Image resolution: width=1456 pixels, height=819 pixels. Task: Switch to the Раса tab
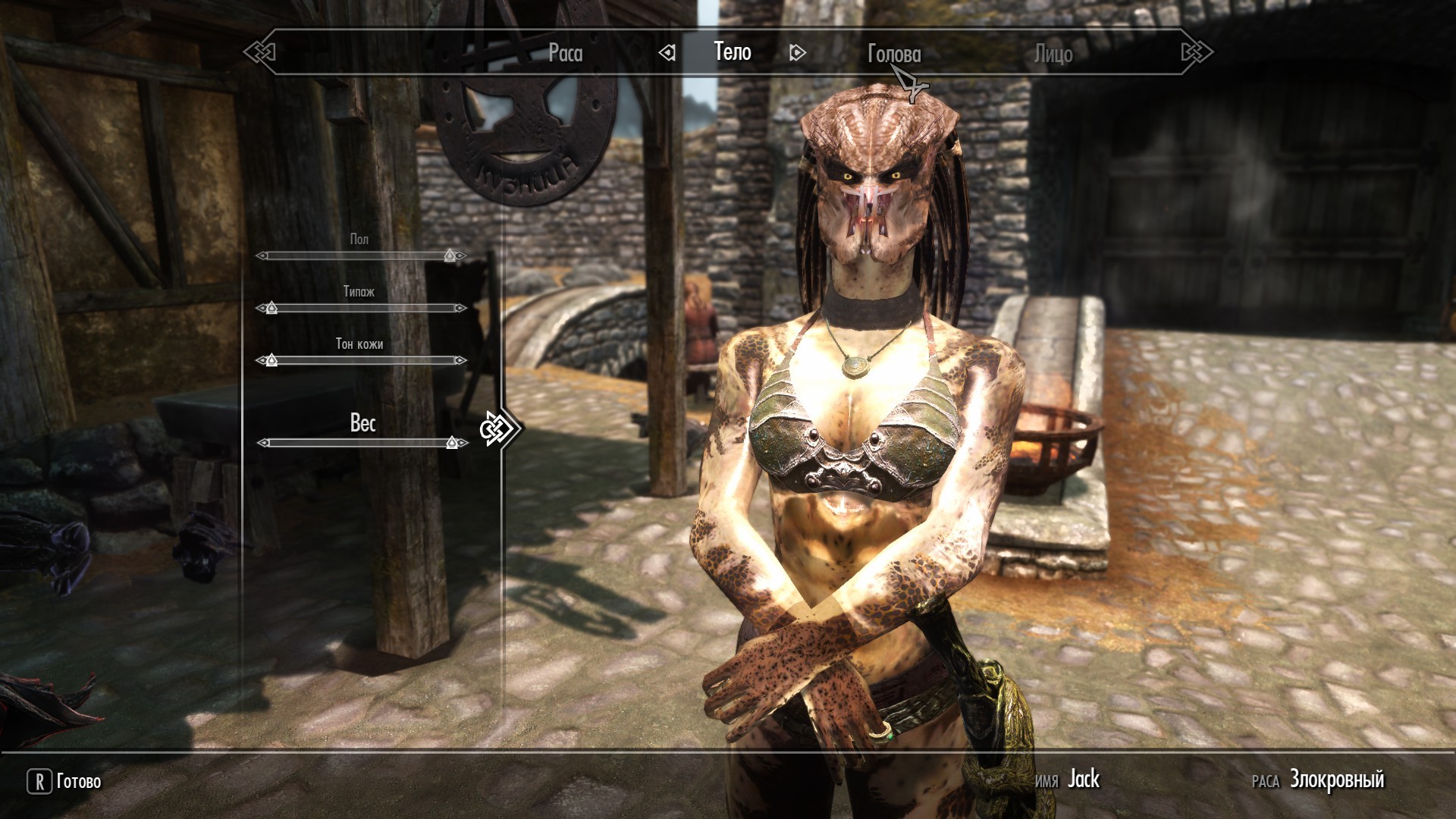pyautogui.click(x=565, y=53)
